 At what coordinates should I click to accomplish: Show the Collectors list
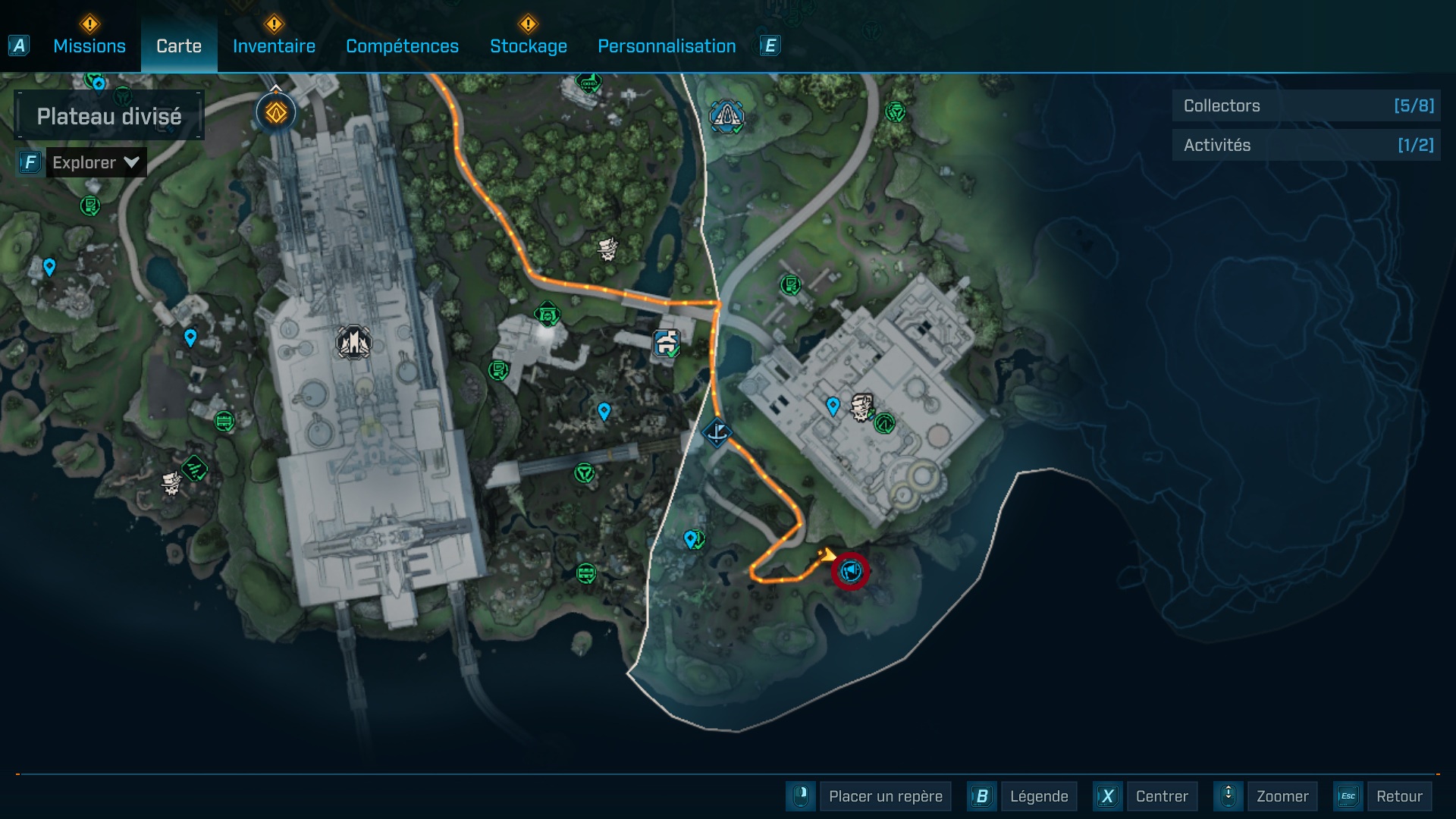[1306, 106]
